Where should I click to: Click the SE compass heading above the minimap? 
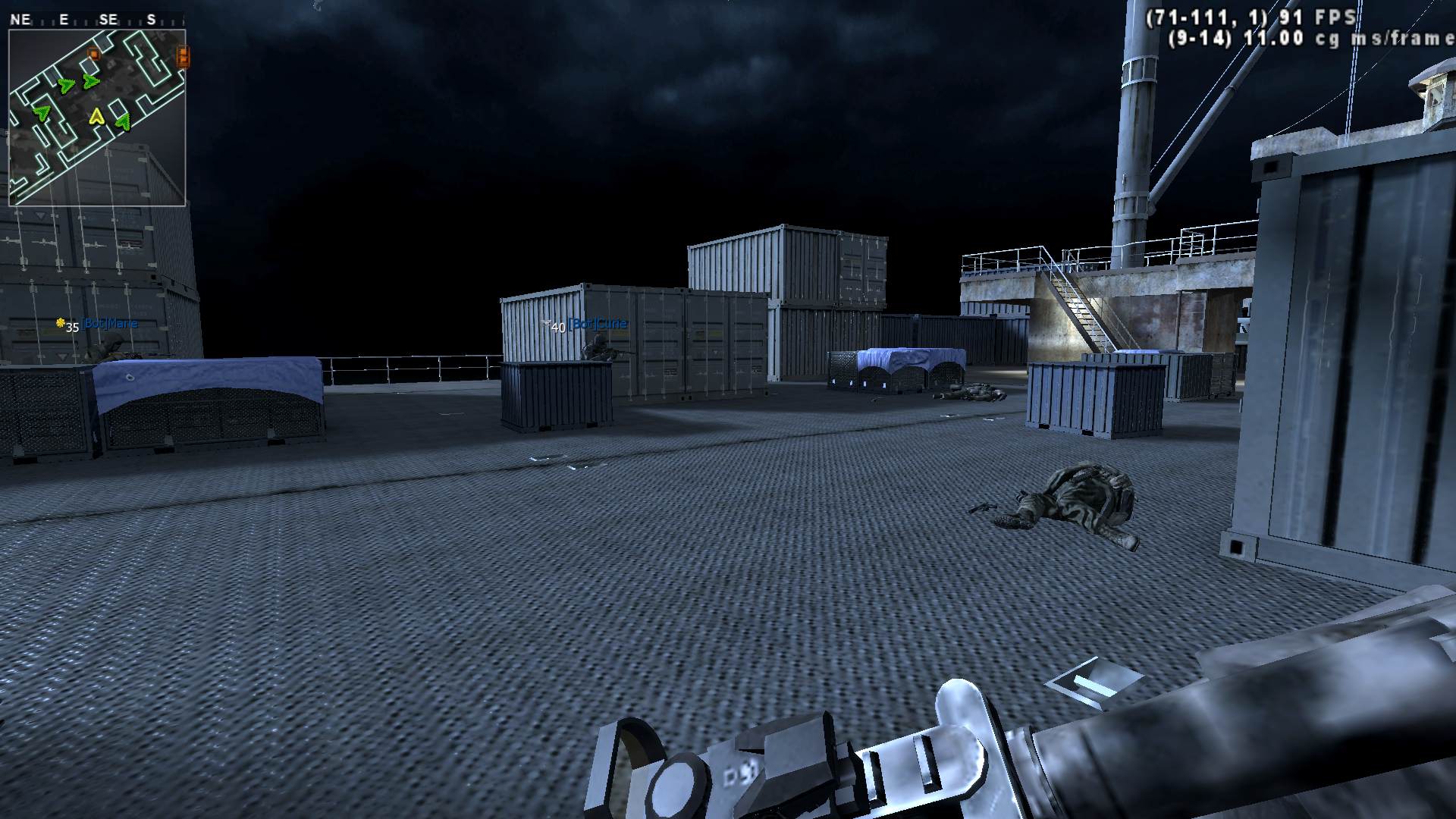click(x=108, y=19)
